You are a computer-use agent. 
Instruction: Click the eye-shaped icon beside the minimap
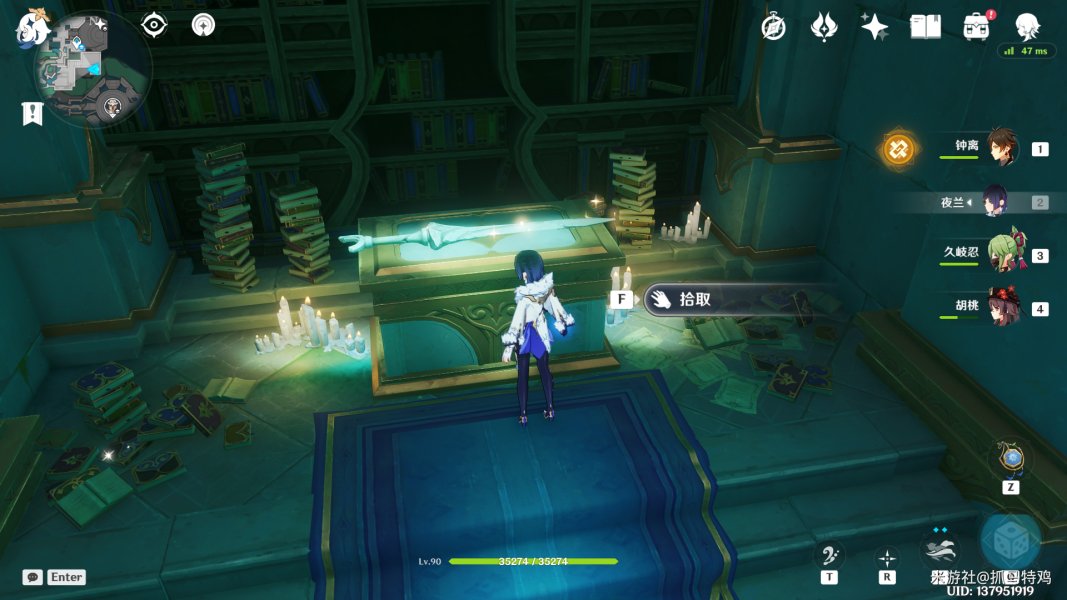[154, 24]
